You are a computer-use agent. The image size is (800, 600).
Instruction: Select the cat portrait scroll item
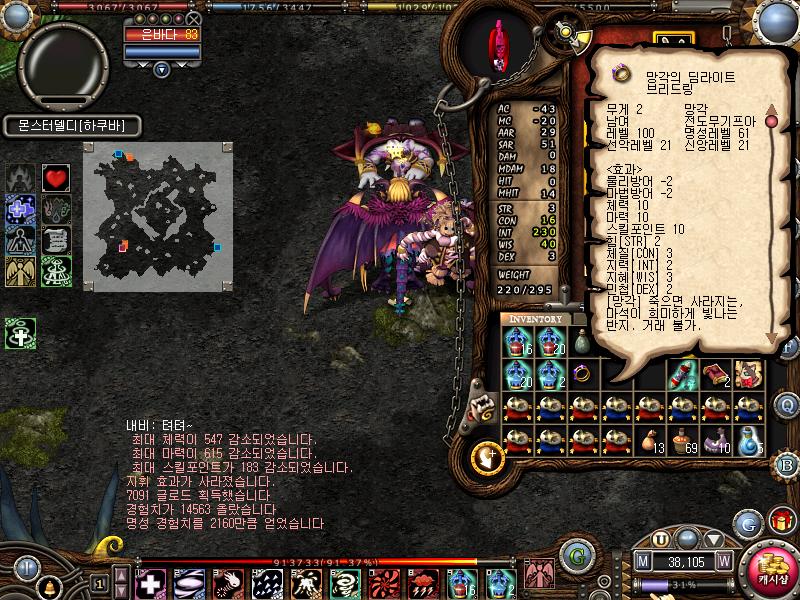749,374
